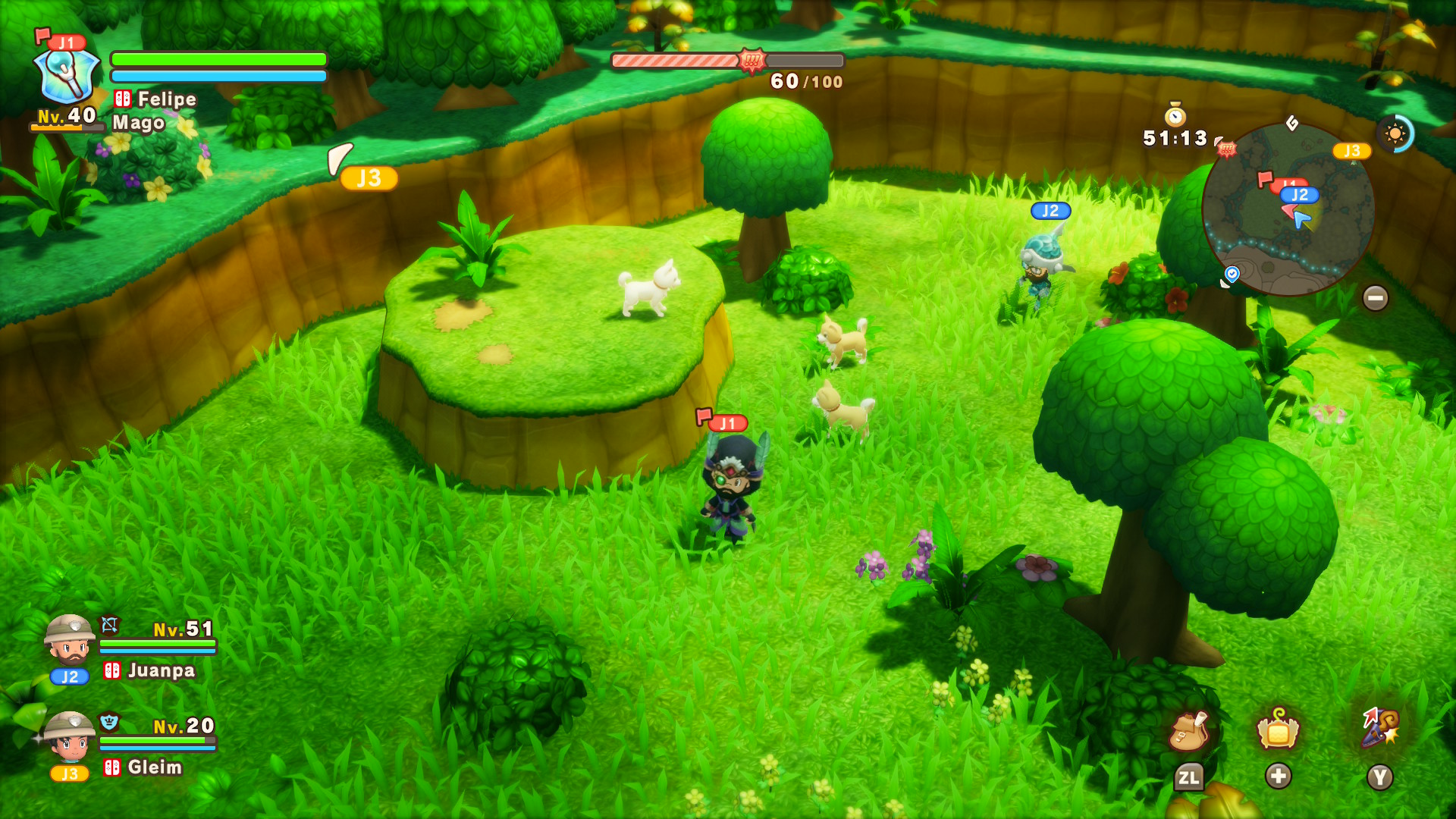Select Juanpa's party portrait

pos(70,641)
